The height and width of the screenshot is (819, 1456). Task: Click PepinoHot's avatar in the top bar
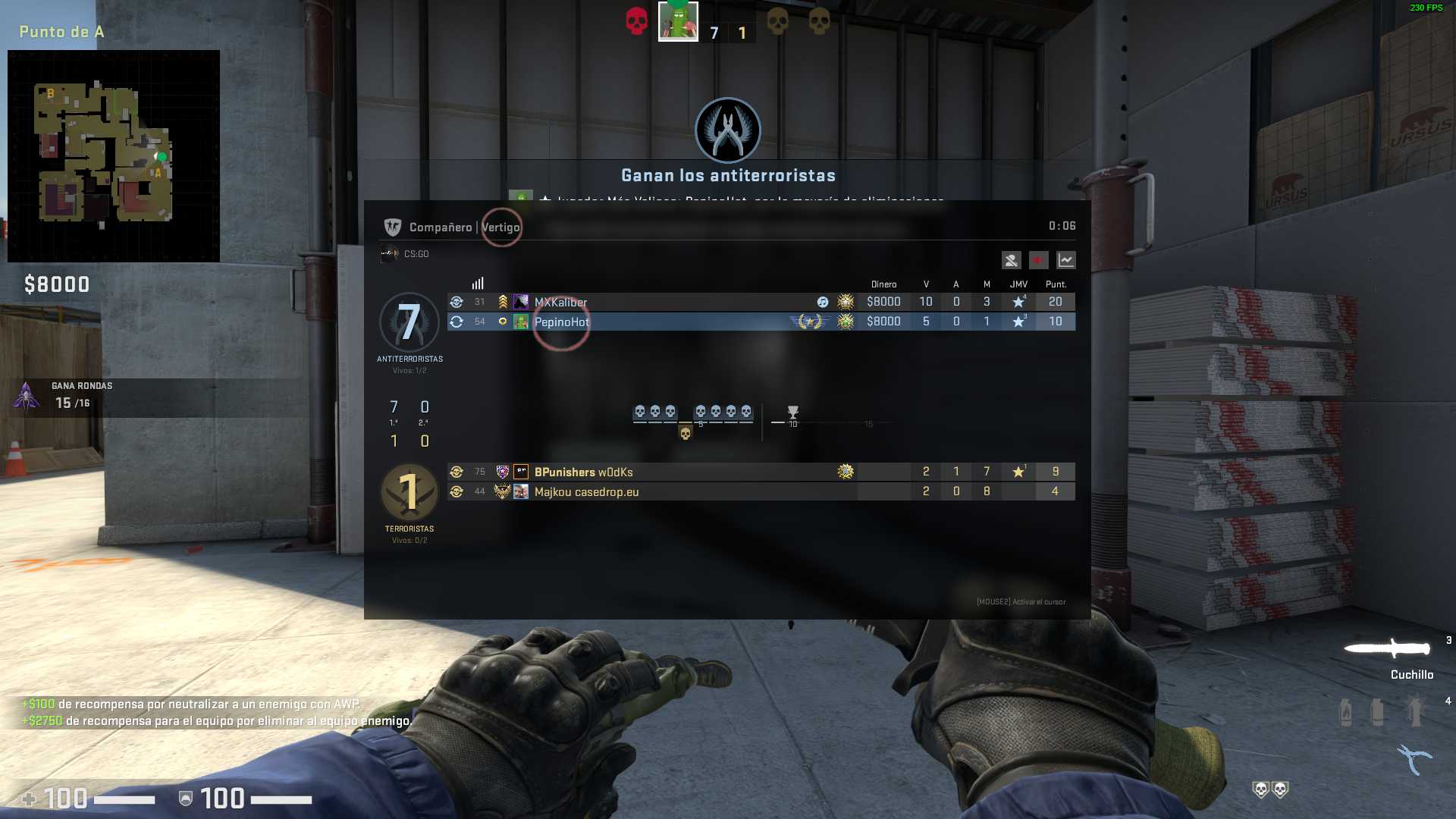tap(678, 21)
